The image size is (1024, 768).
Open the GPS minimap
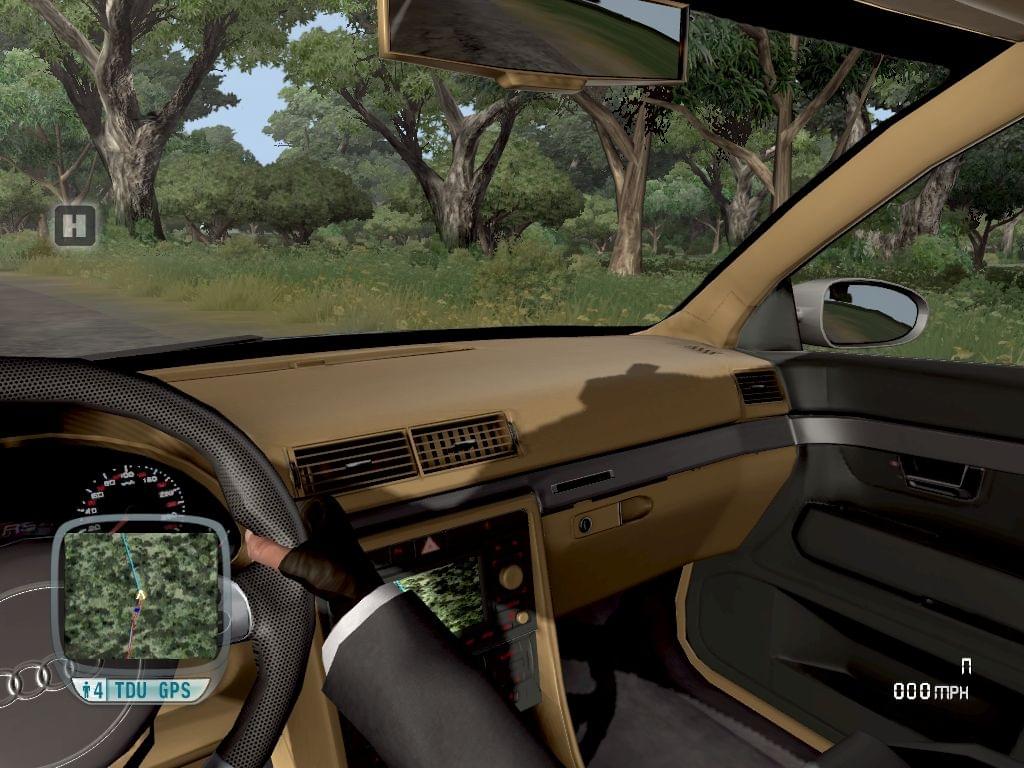pos(140,597)
